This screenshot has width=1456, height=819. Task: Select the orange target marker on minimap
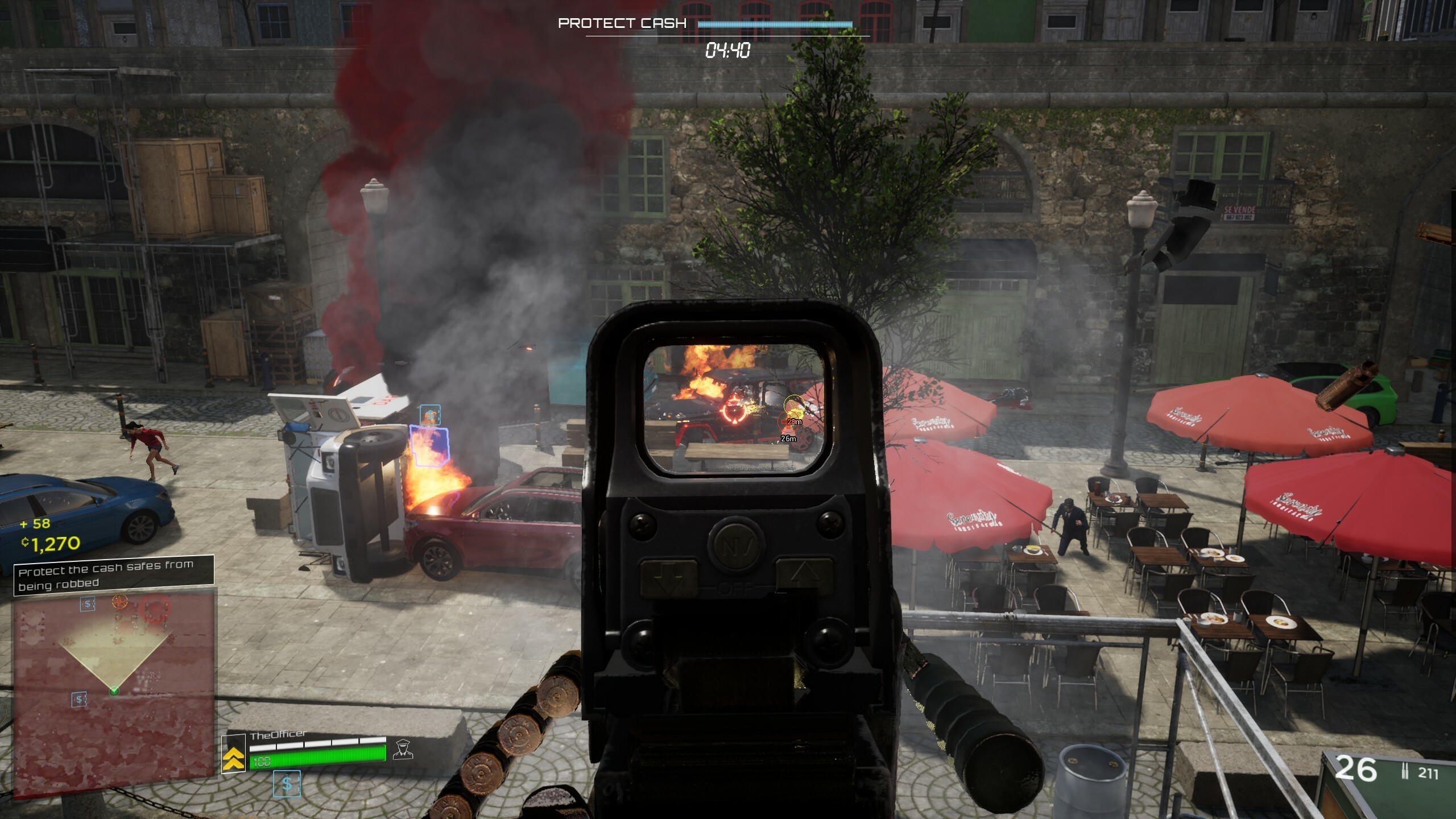pos(119,601)
